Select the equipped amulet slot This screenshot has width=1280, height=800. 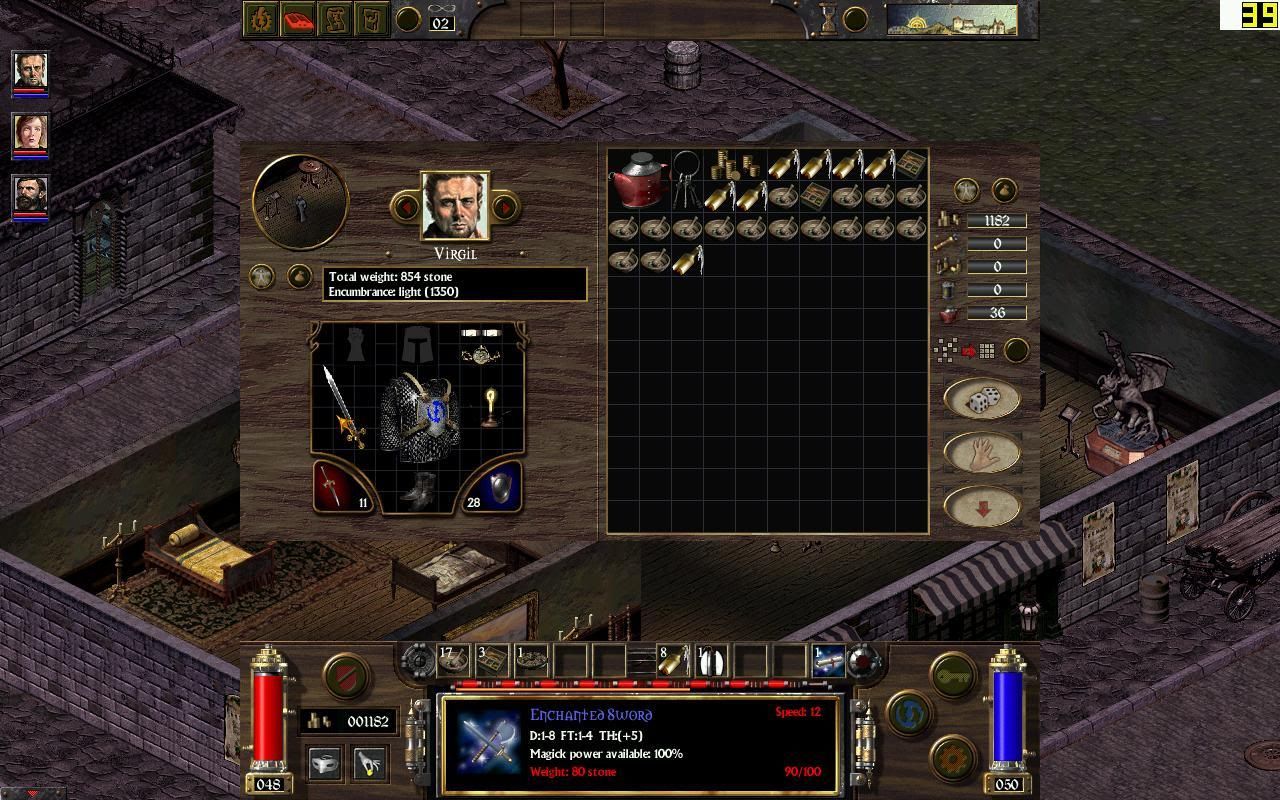click(x=479, y=354)
